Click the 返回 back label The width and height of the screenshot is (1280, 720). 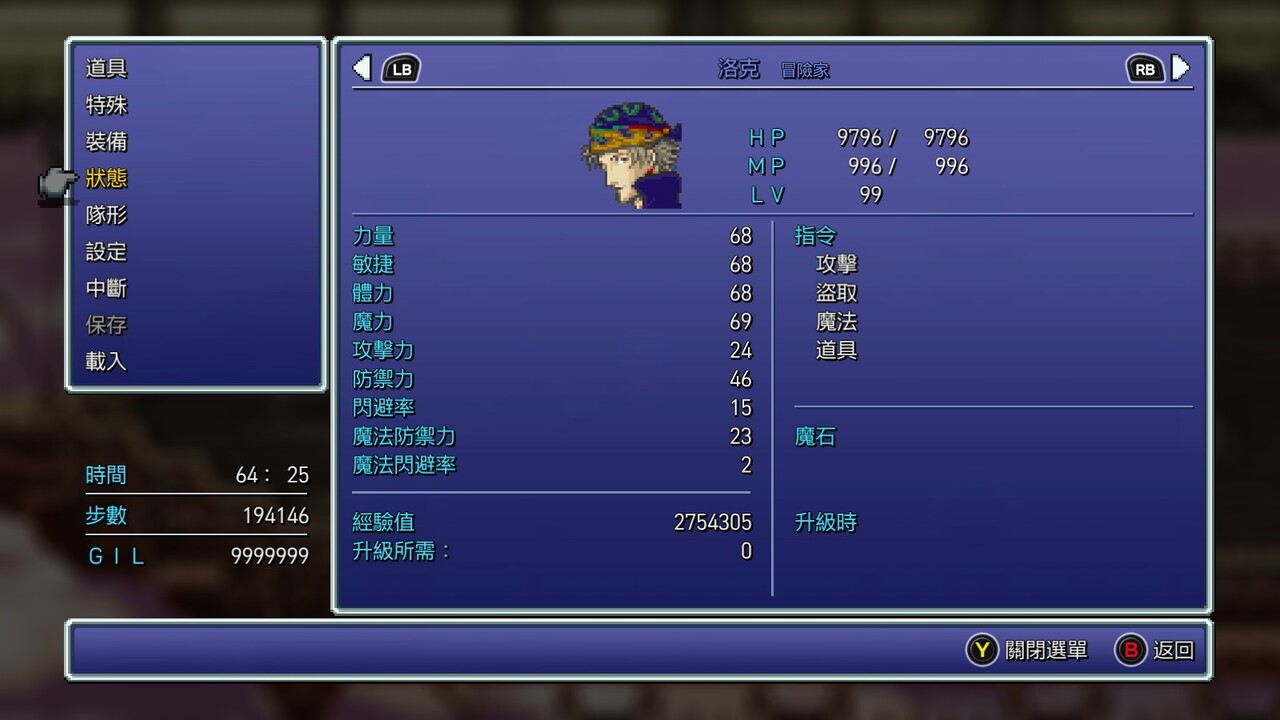(1173, 650)
